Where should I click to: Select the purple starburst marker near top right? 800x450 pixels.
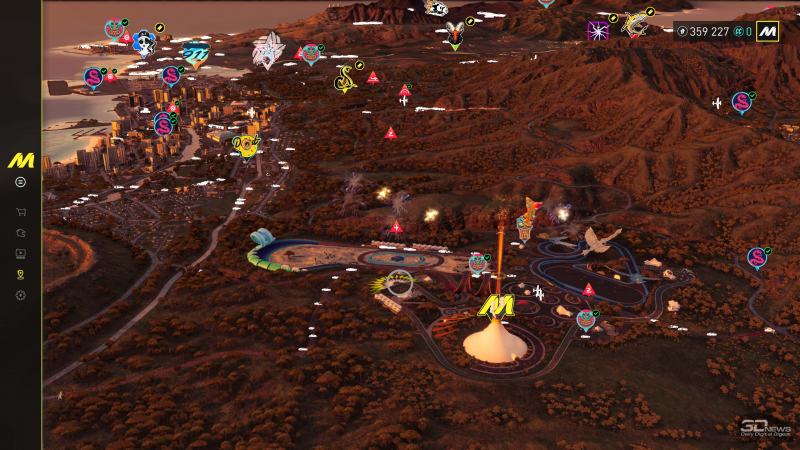click(x=598, y=31)
